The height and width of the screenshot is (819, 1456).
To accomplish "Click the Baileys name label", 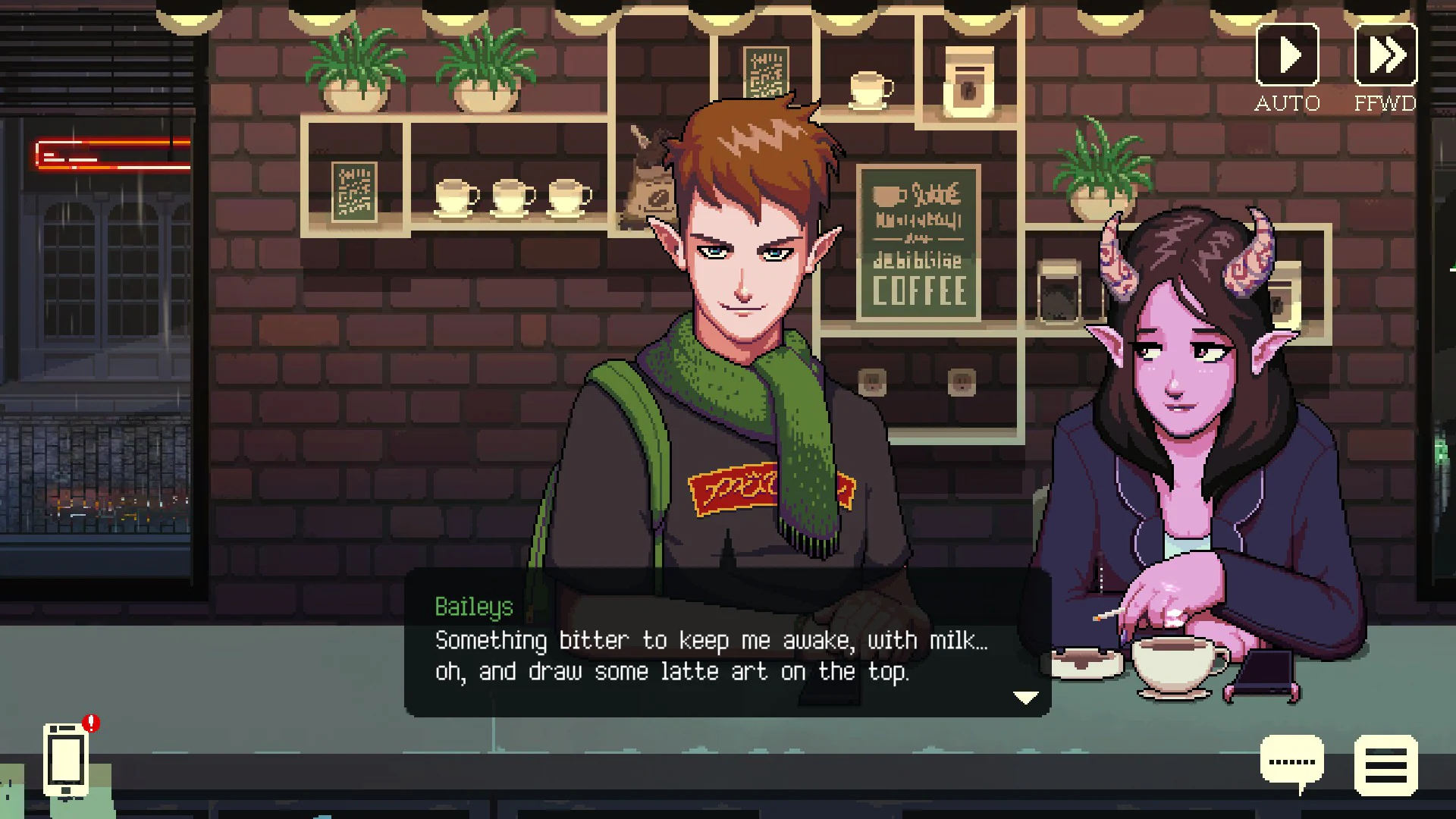I will click(x=473, y=607).
